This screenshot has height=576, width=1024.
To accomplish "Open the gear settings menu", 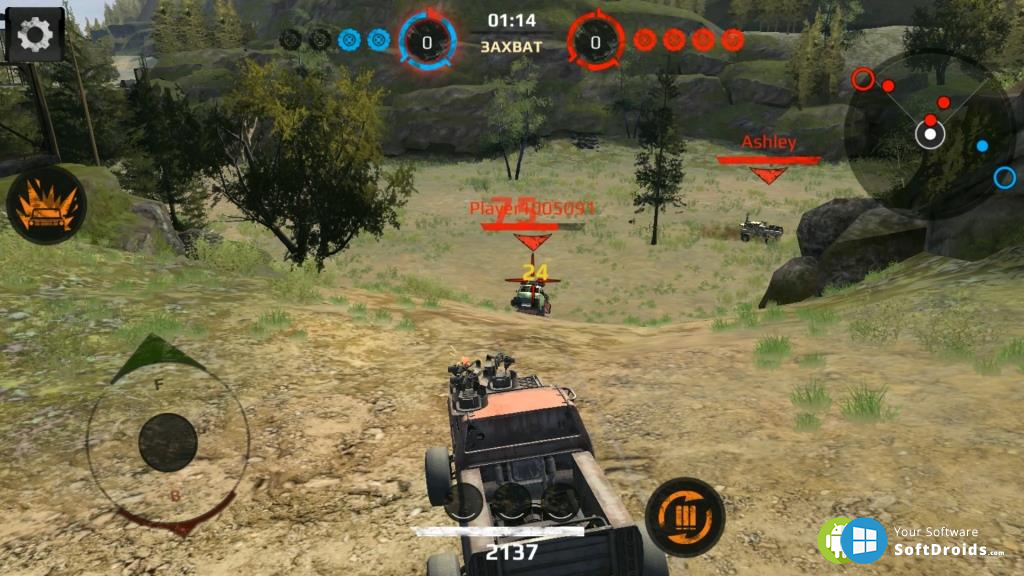I will pyautogui.click(x=35, y=35).
